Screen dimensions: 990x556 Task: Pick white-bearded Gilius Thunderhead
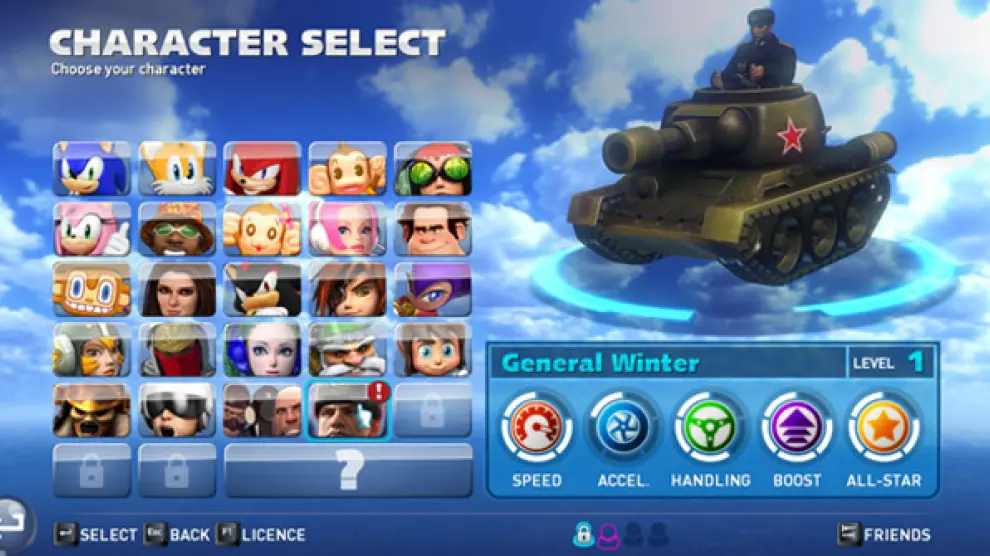click(x=347, y=349)
